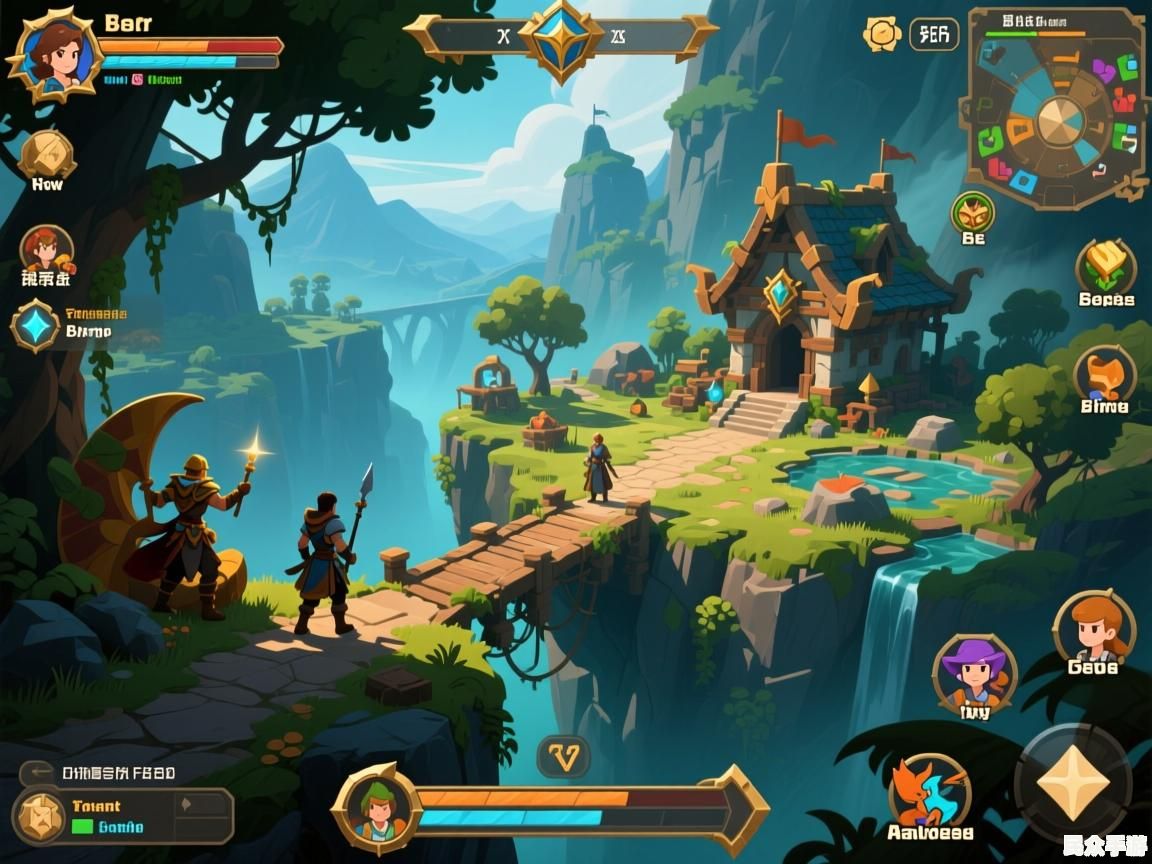Click the V chevron button at bottom center

click(564, 758)
